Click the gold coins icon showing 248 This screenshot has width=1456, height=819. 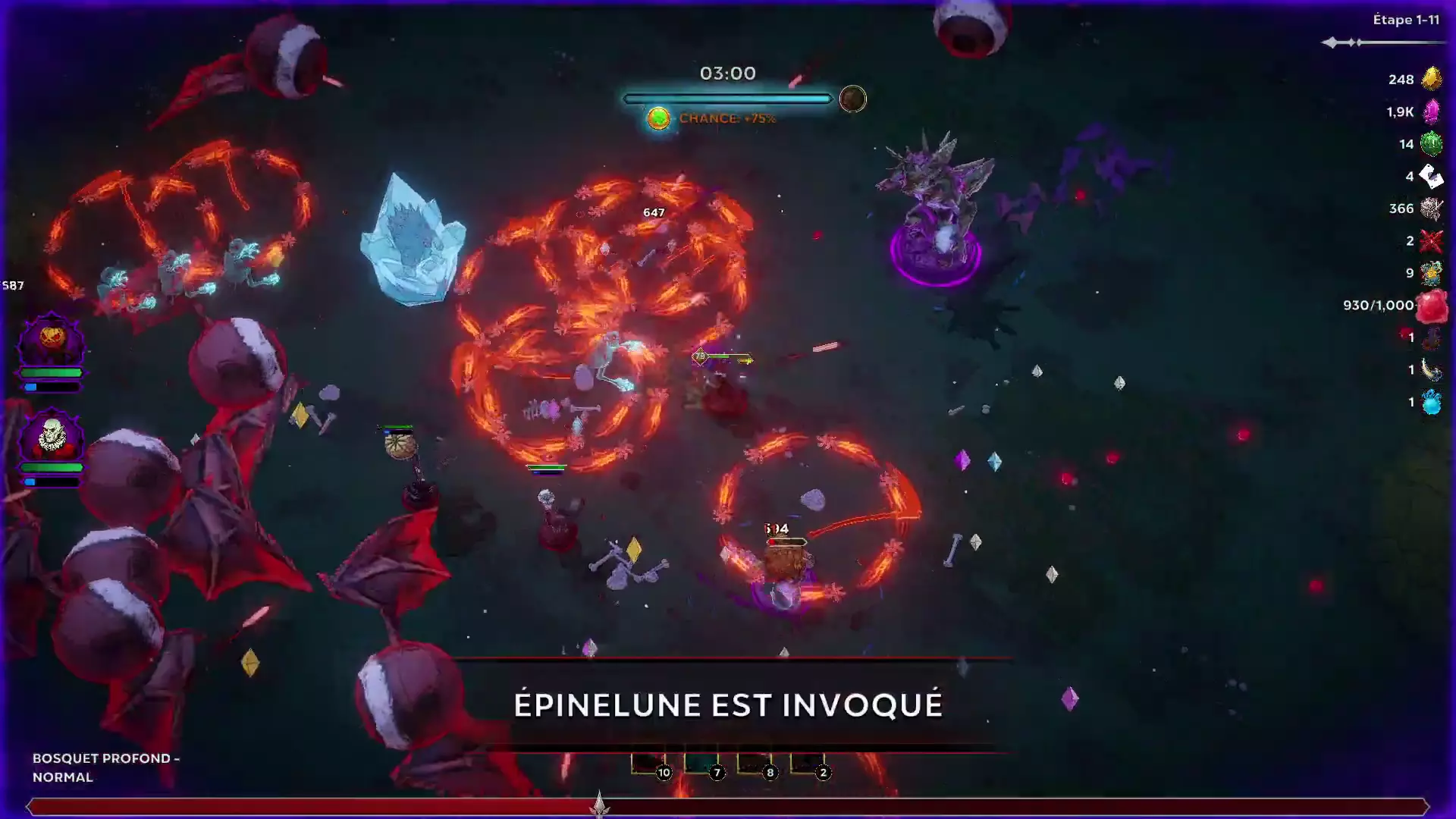click(1429, 79)
